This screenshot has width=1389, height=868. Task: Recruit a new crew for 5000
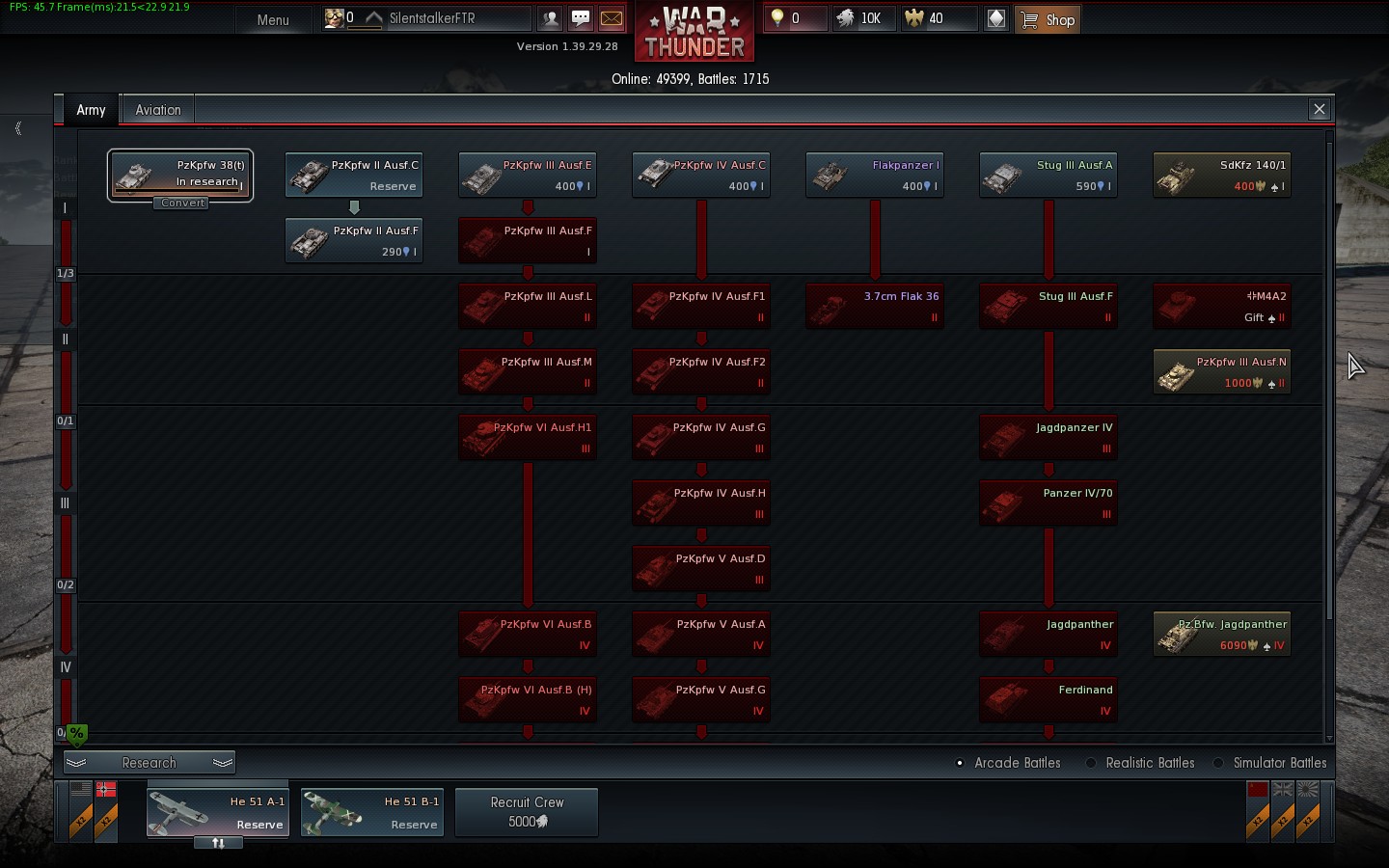pyautogui.click(x=527, y=812)
